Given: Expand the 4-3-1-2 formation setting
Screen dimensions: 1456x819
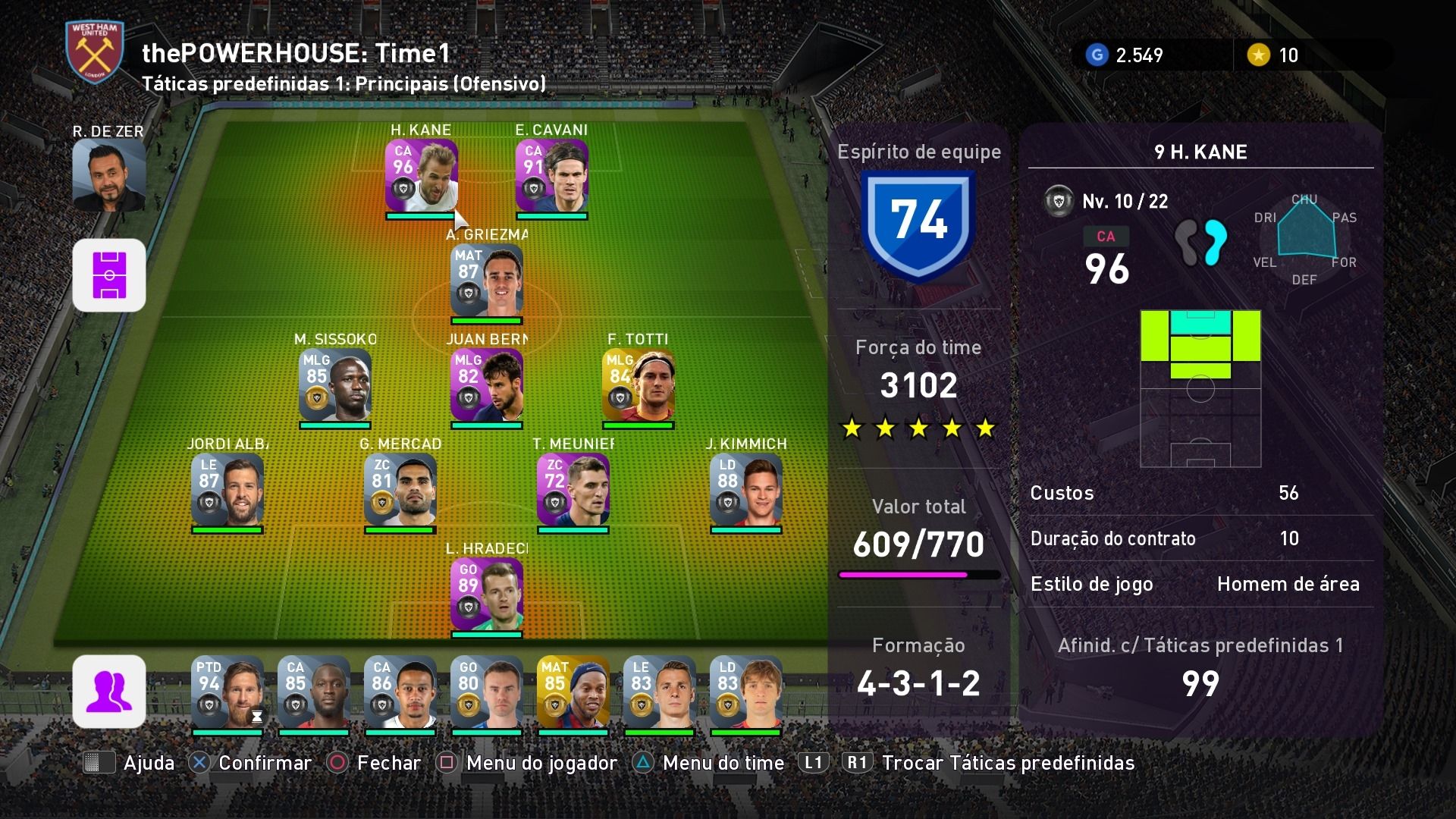Looking at the screenshot, I should [918, 682].
